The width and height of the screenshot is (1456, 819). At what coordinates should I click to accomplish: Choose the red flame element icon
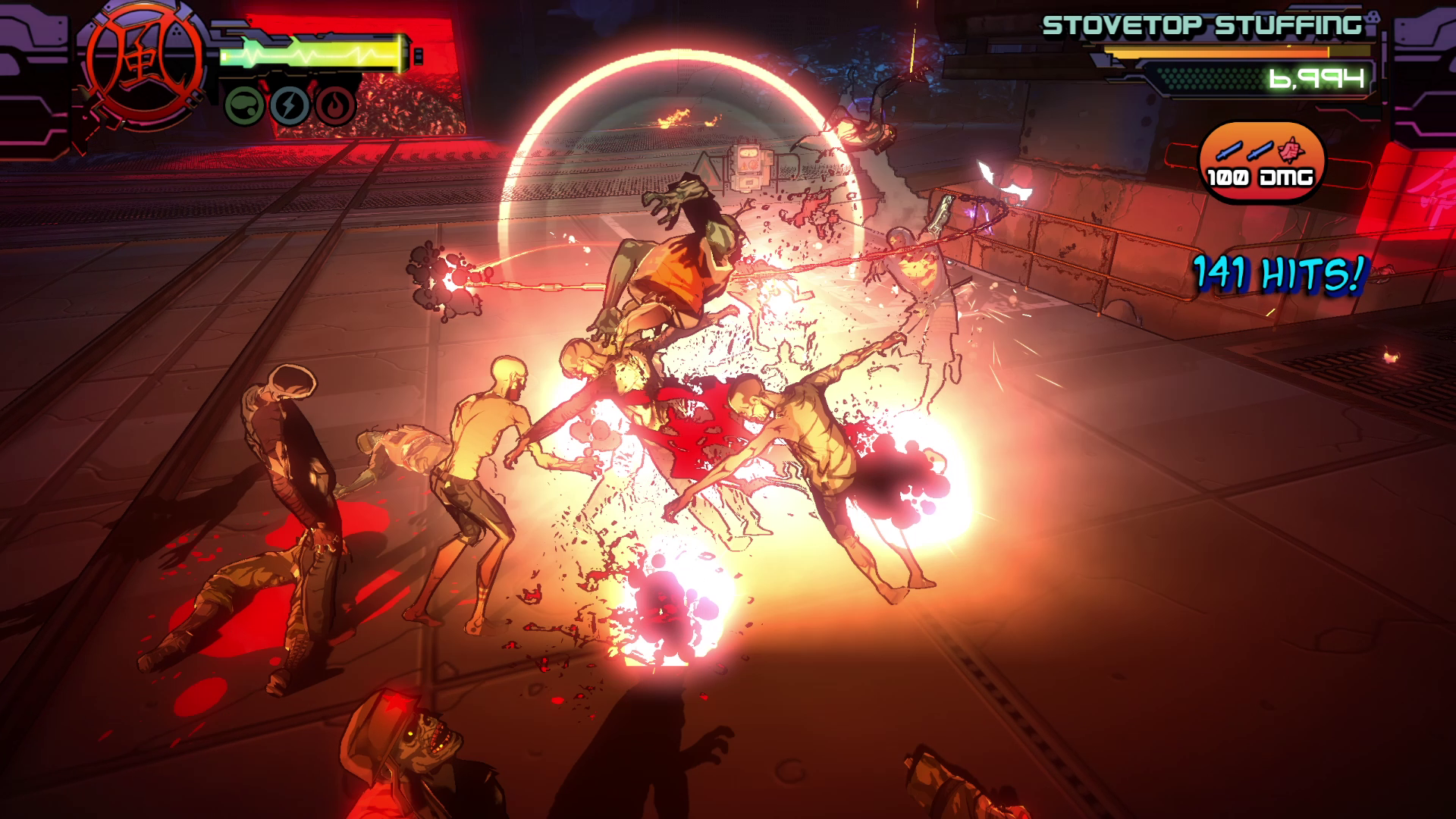point(335,105)
